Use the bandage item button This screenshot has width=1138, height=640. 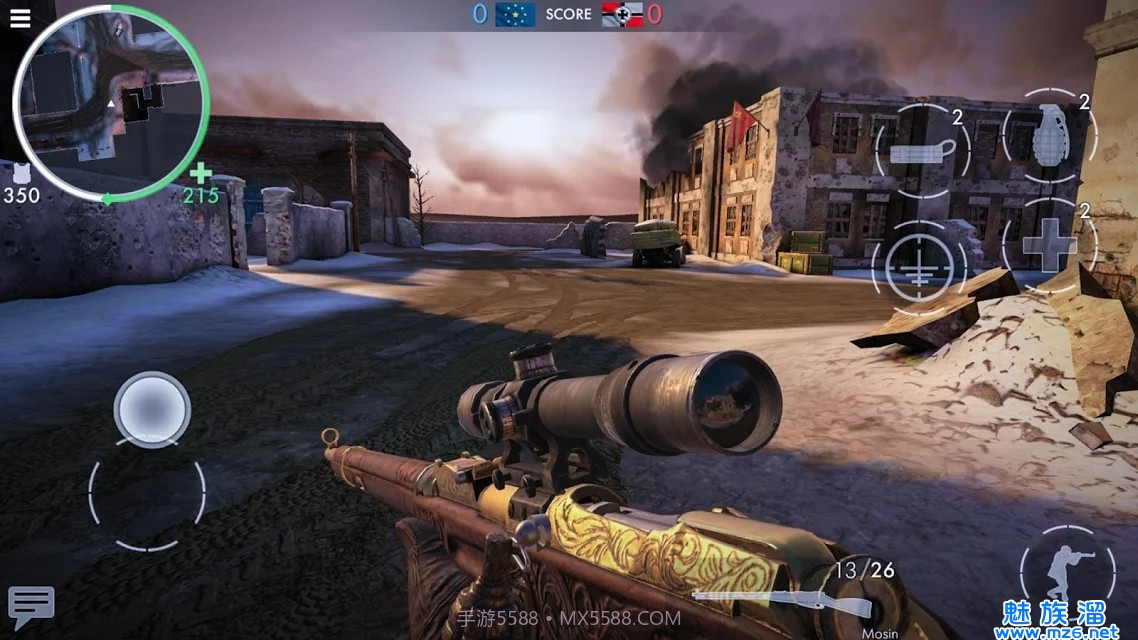pos(922,151)
